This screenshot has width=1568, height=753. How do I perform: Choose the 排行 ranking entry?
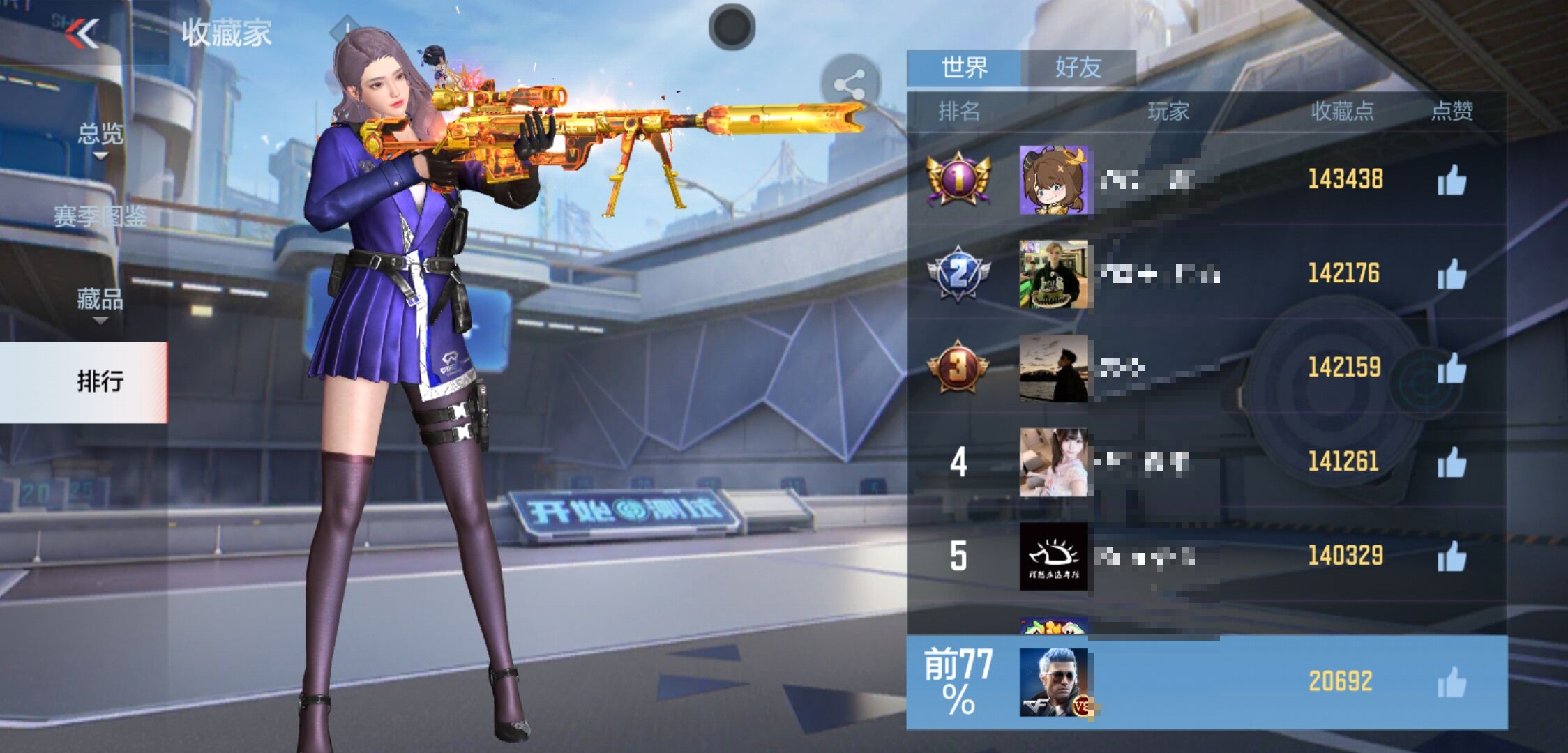[100, 381]
